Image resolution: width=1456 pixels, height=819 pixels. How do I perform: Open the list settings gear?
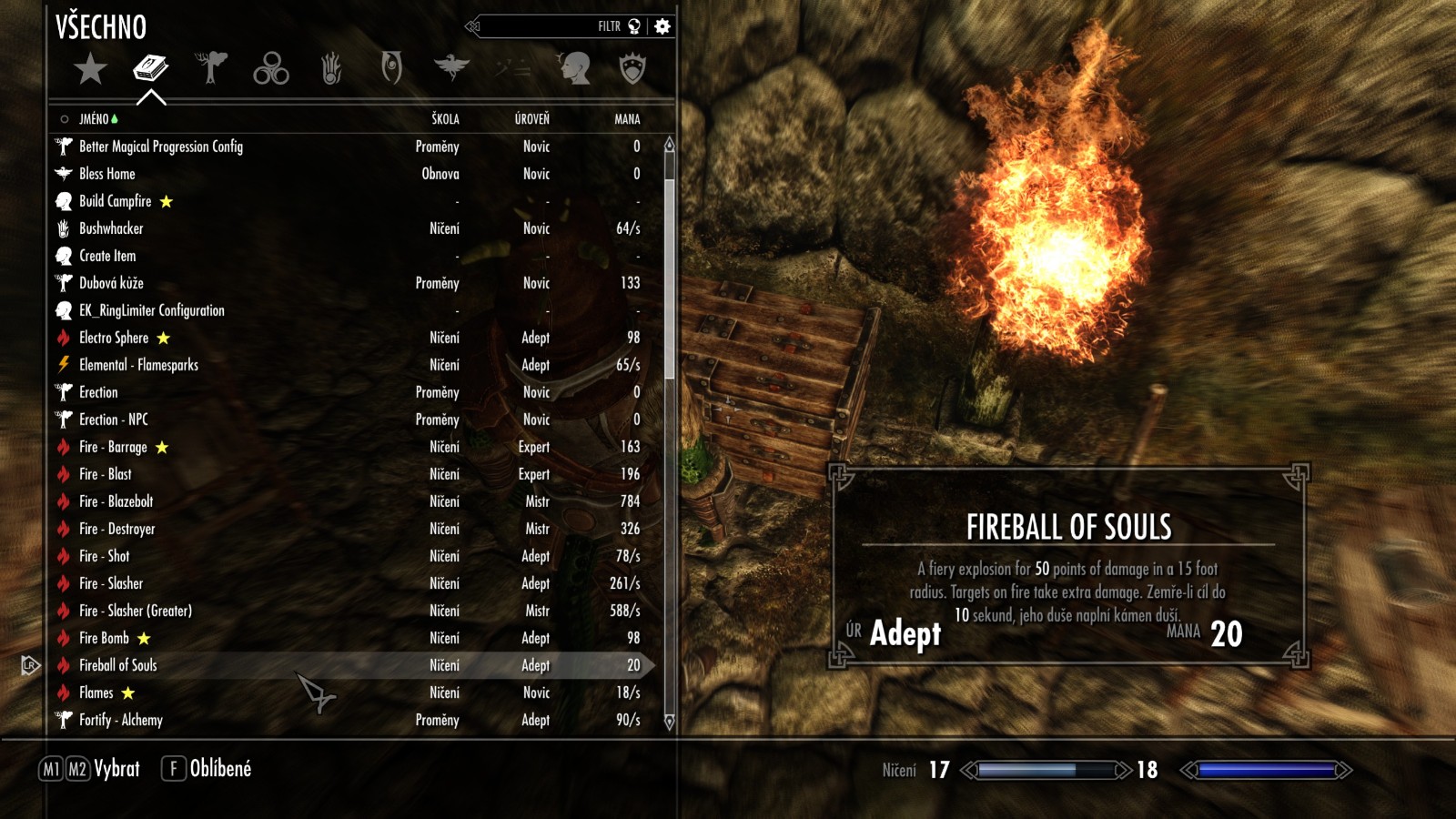point(662,26)
